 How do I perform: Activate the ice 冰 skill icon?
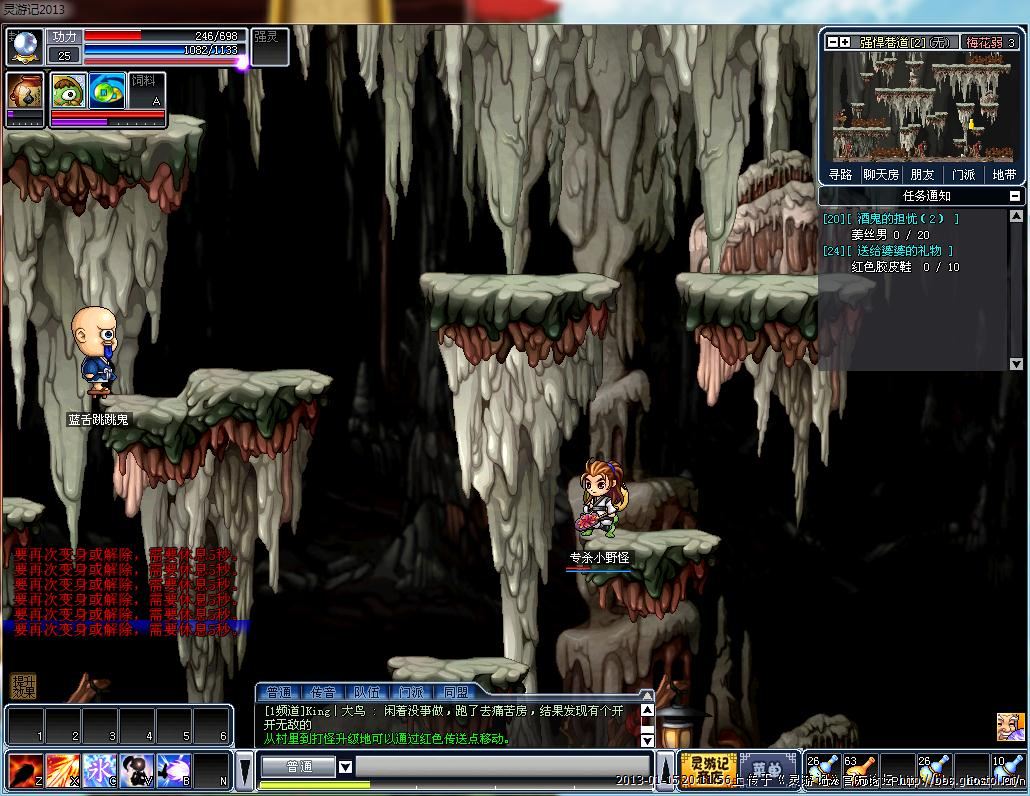tap(100, 770)
